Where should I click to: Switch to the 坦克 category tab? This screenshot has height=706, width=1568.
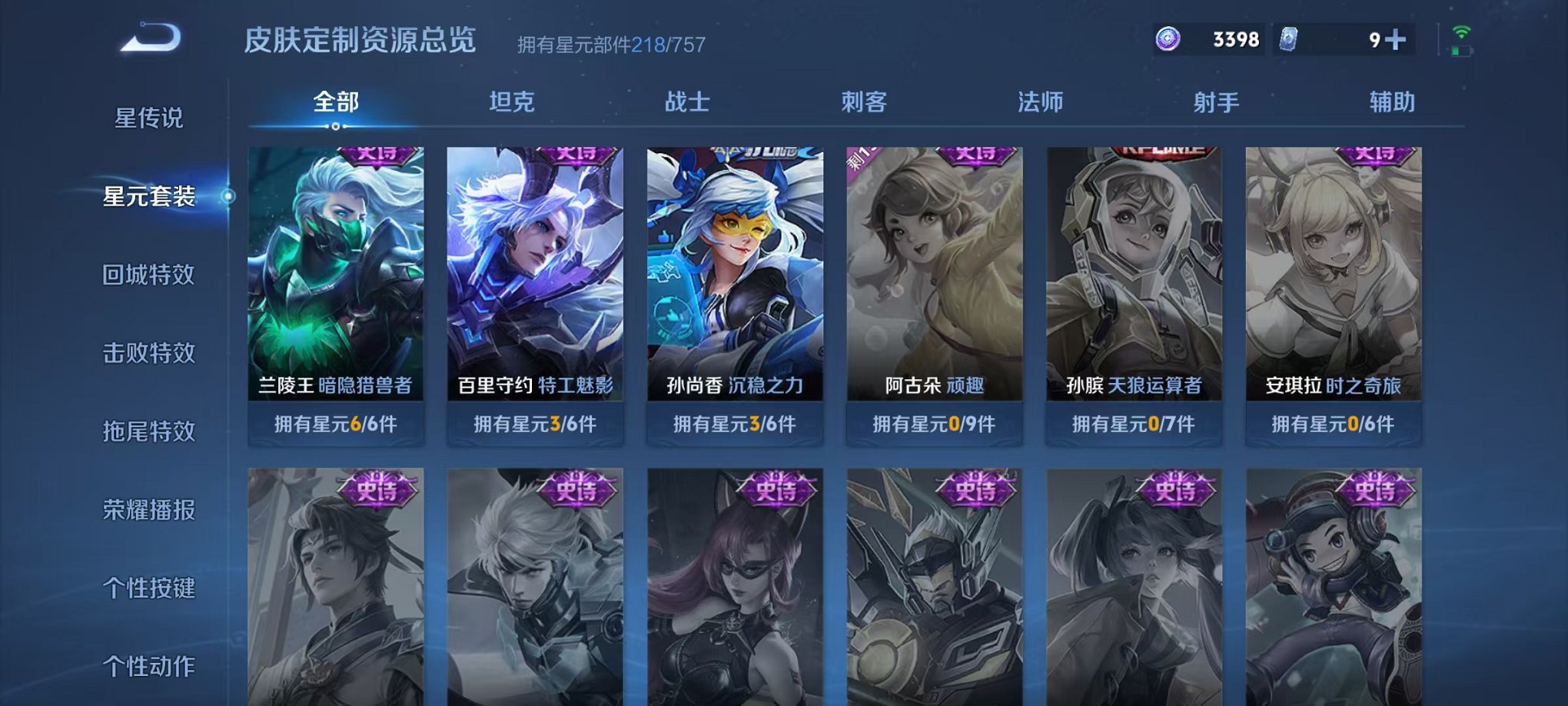[511, 102]
